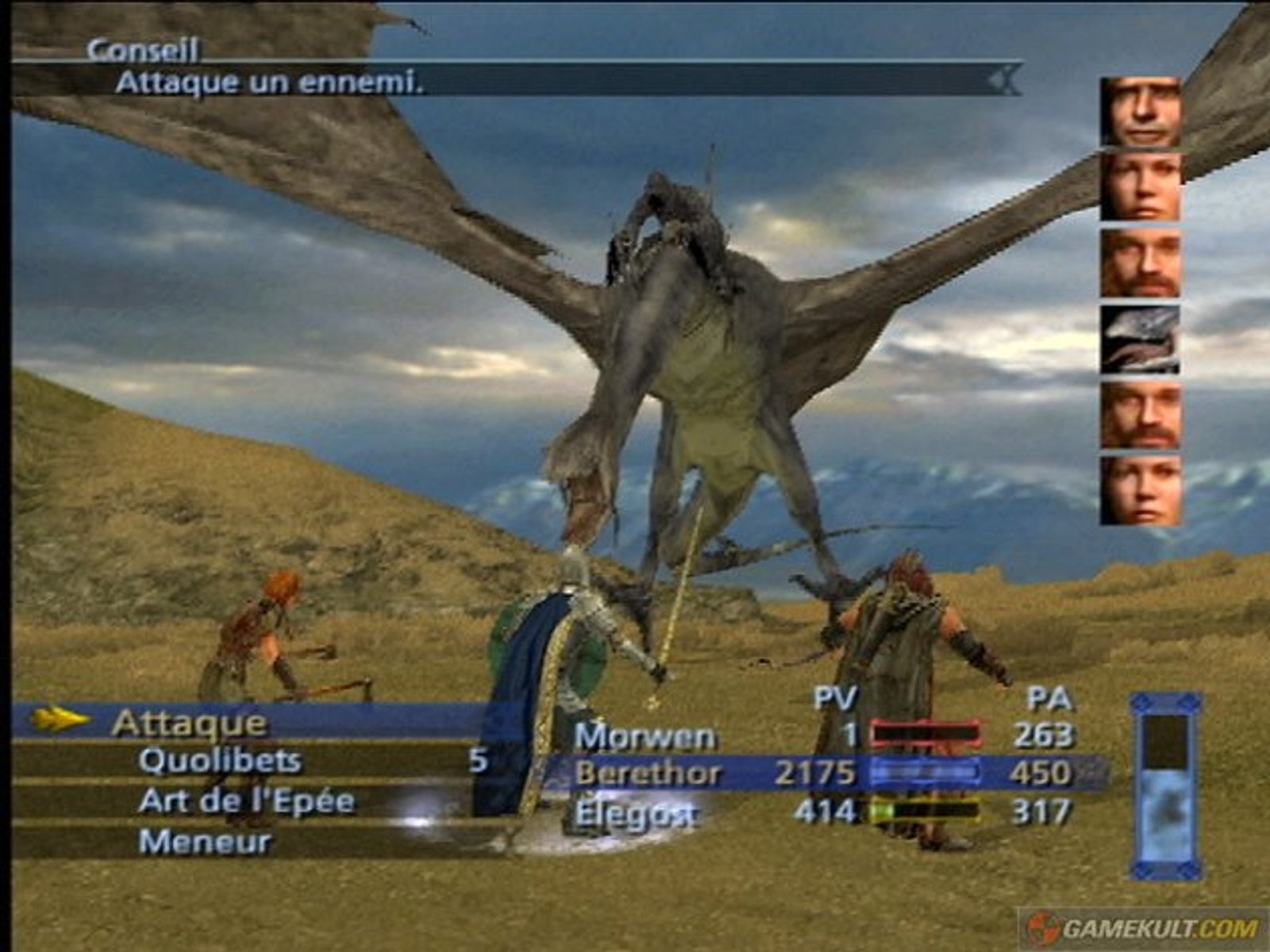Pick Elegost in the party list
This screenshot has width=1270, height=952.
coord(636,812)
